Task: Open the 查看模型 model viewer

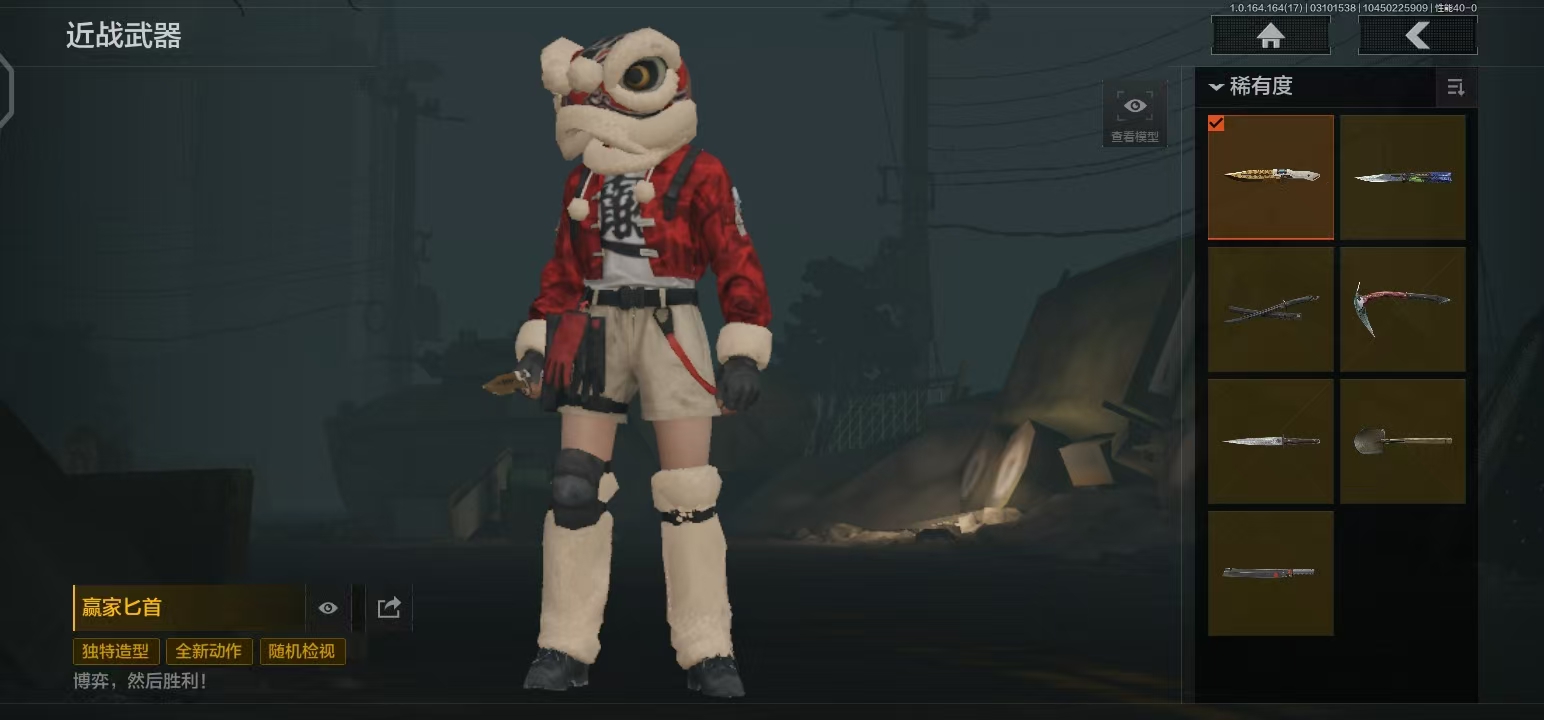Action: click(x=1135, y=114)
